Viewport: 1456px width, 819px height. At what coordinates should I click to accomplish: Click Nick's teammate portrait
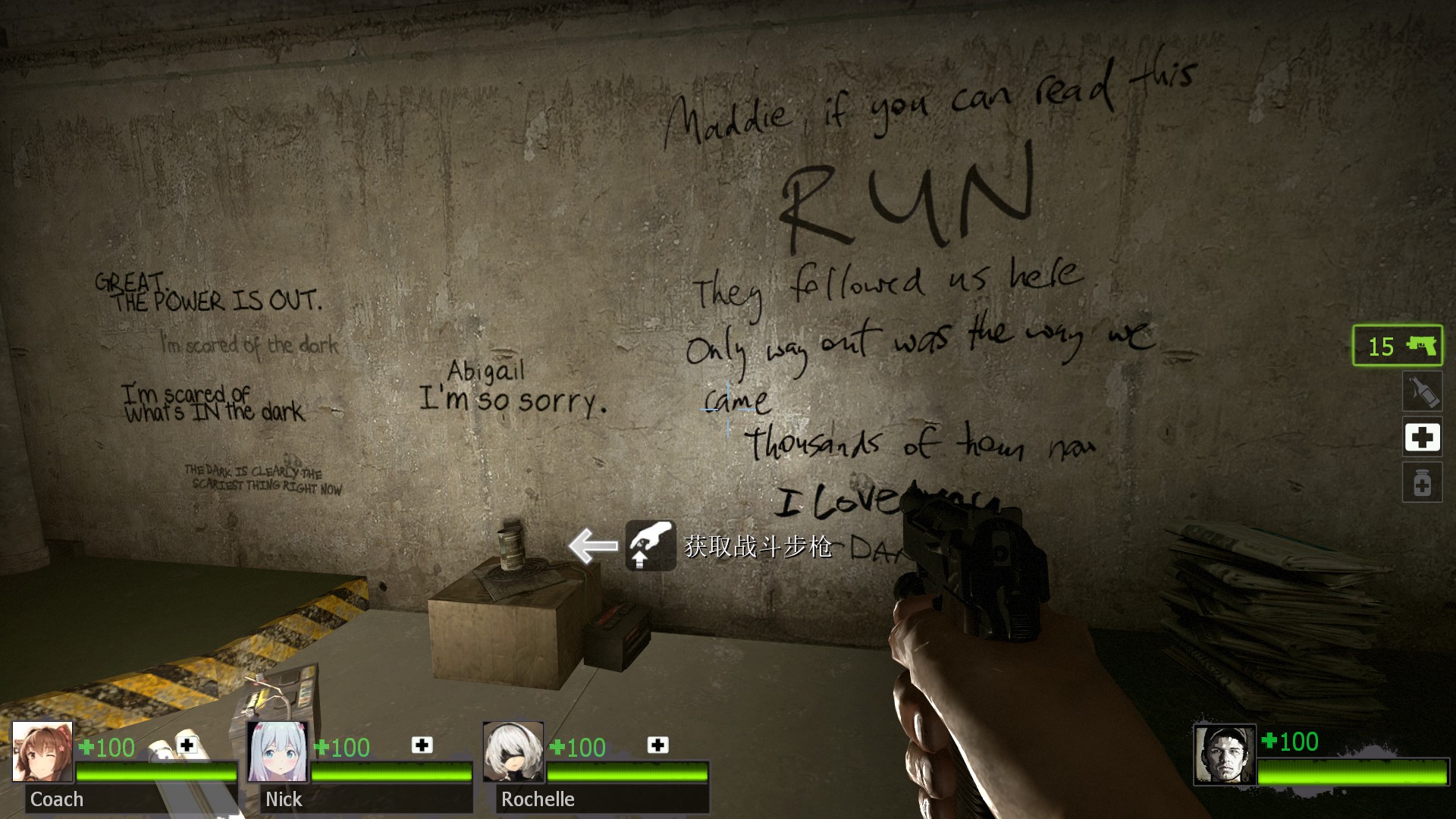[x=278, y=752]
